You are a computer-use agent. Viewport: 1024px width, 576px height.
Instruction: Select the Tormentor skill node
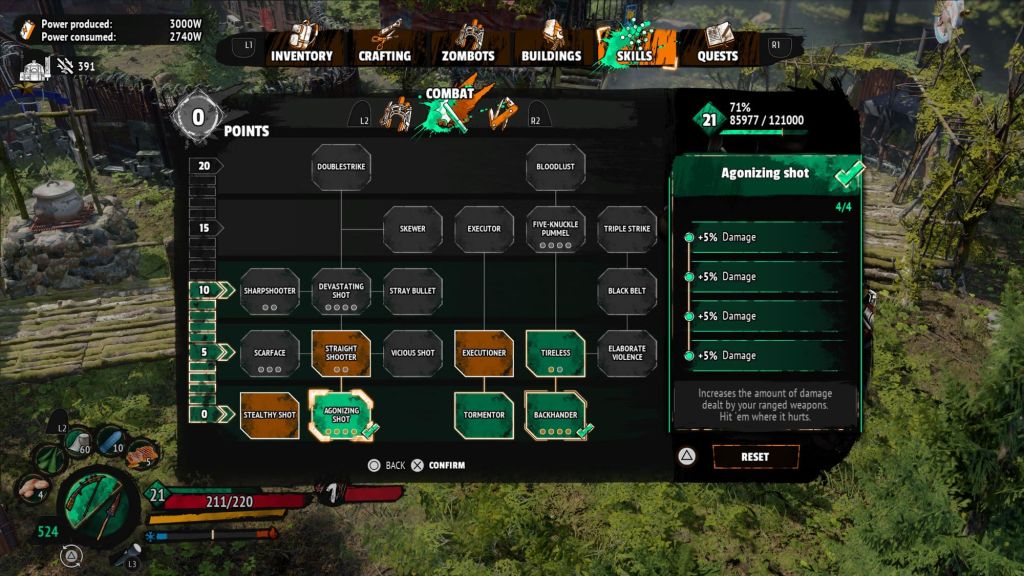484,415
